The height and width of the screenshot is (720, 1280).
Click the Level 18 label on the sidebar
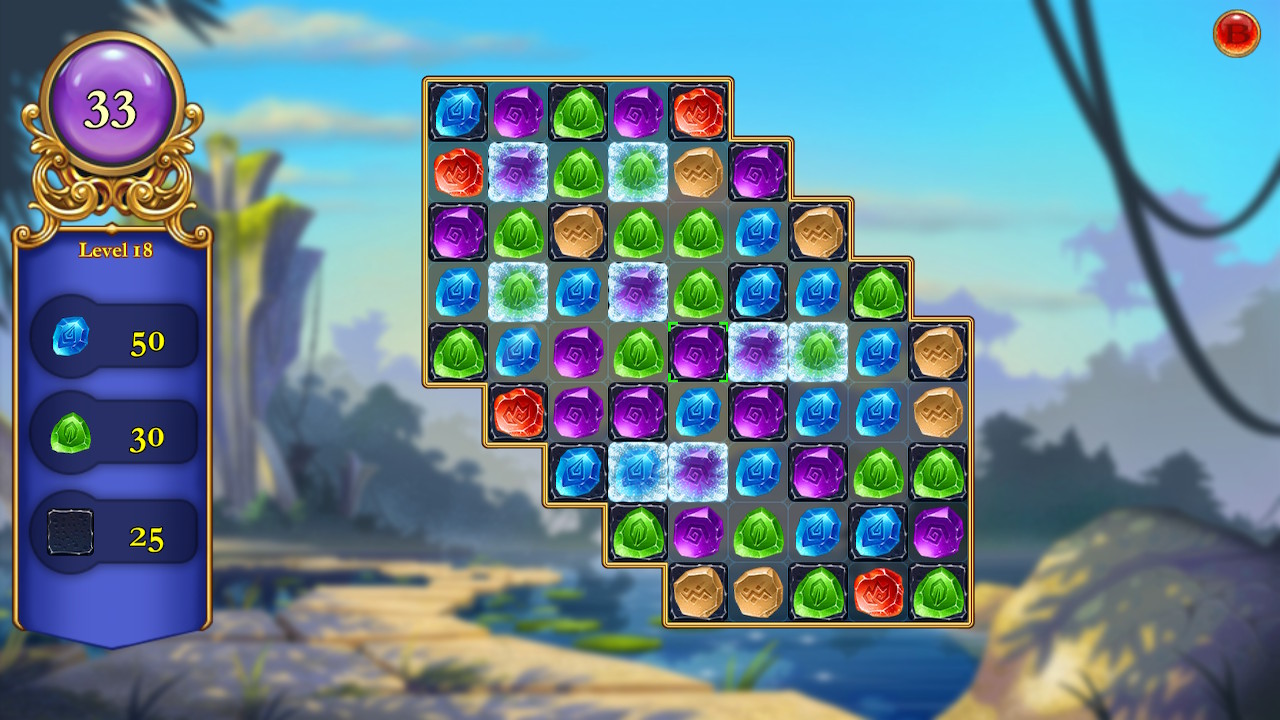coord(117,251)
